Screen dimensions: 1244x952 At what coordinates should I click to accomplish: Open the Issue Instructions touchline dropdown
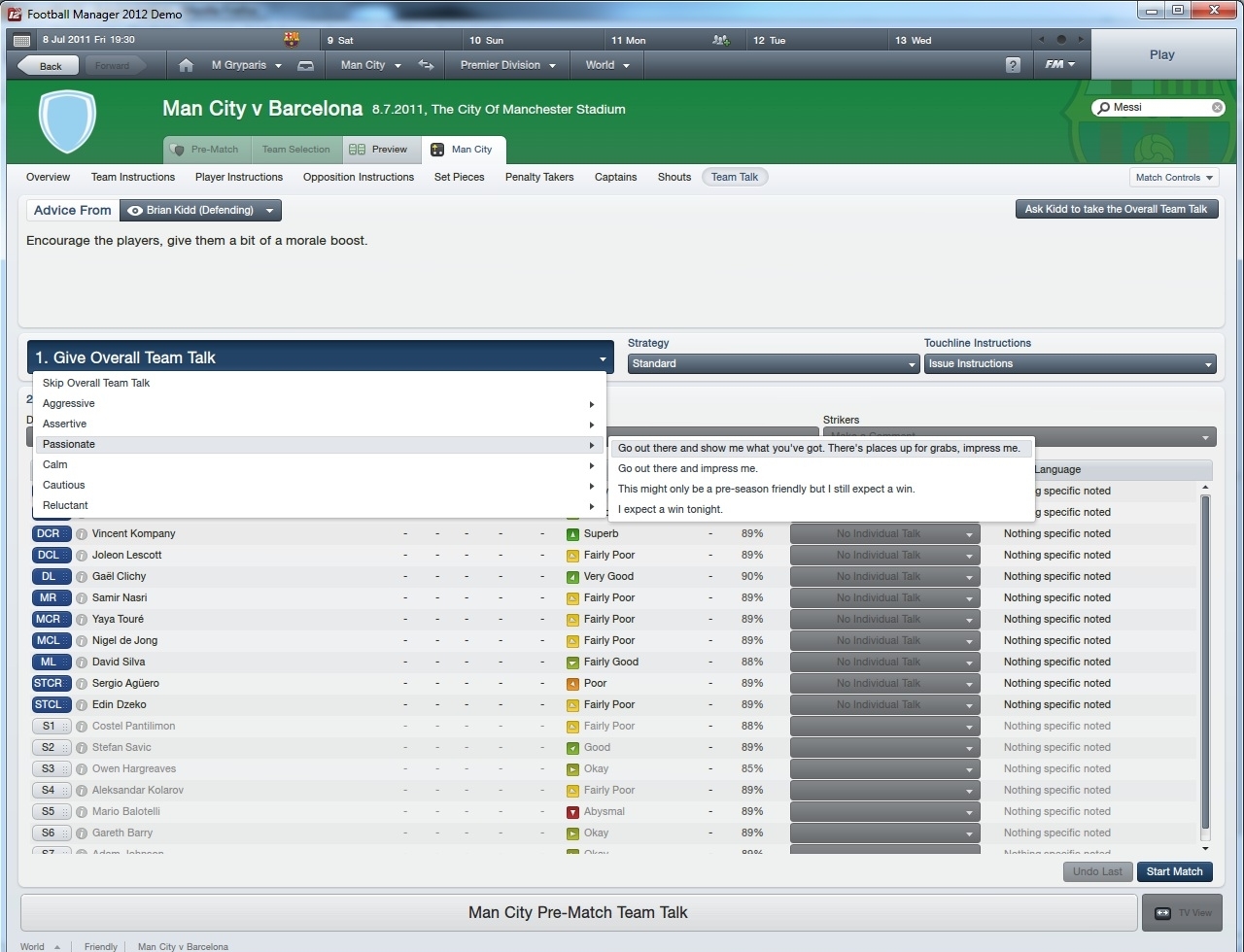(x=1069, y=363)
